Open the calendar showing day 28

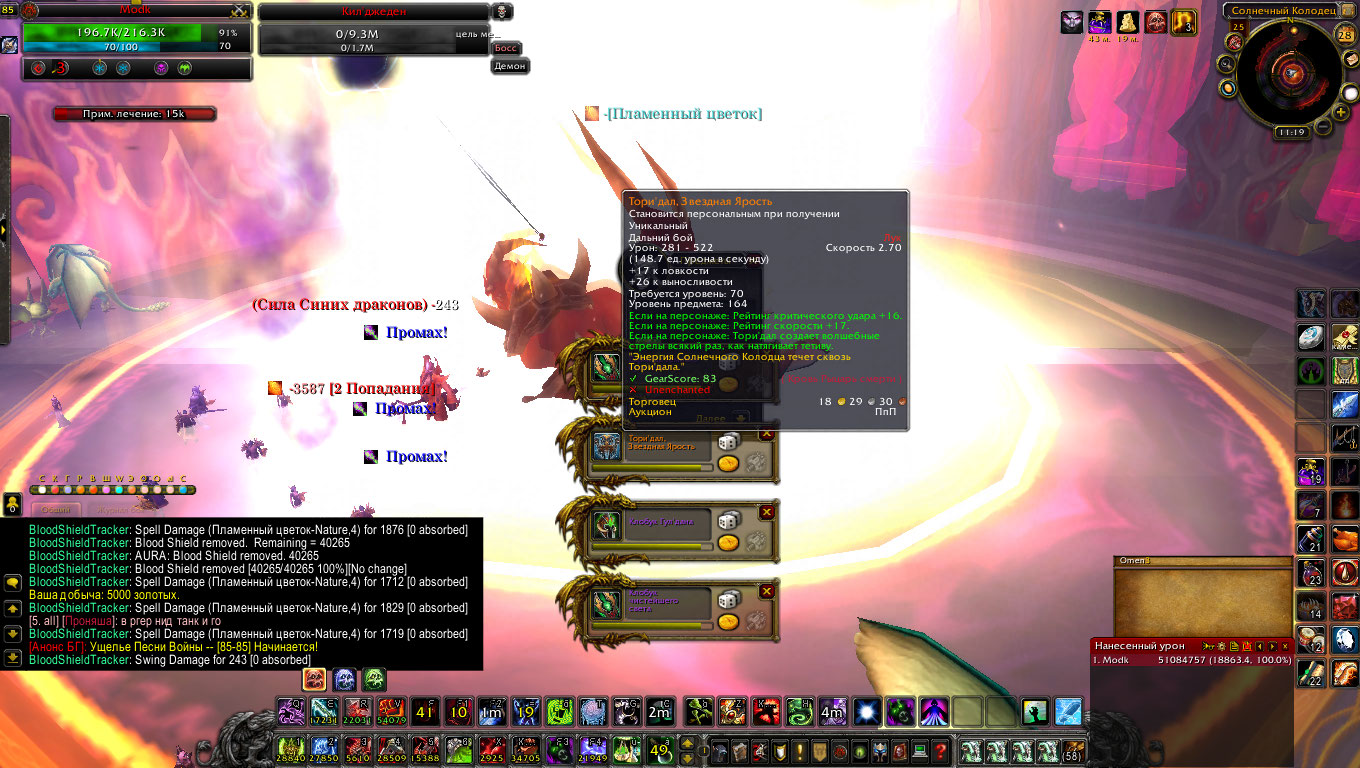click(x=1344, y=35)
